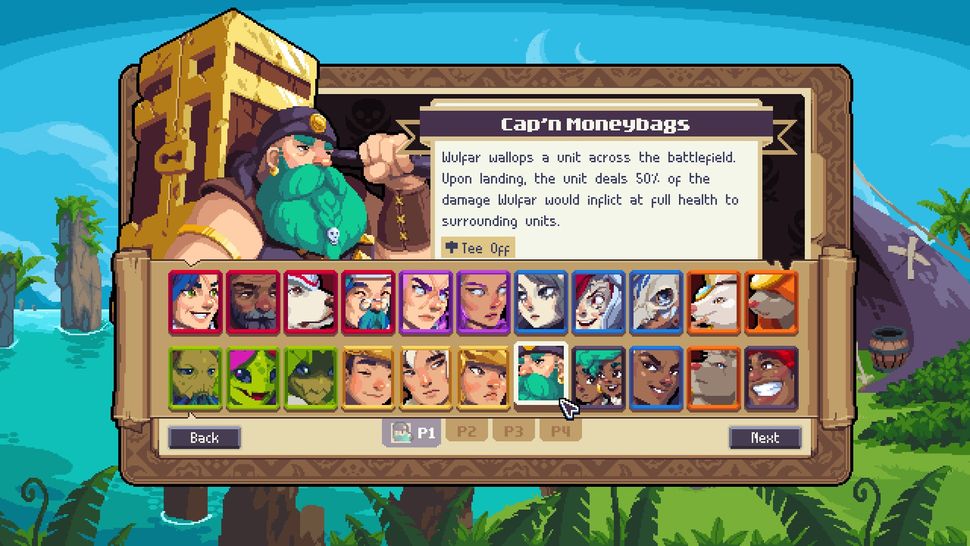Screen dimensions: 970x546
Task: Choose the blue-haired woman commander portrait
Action: [195, 301]
